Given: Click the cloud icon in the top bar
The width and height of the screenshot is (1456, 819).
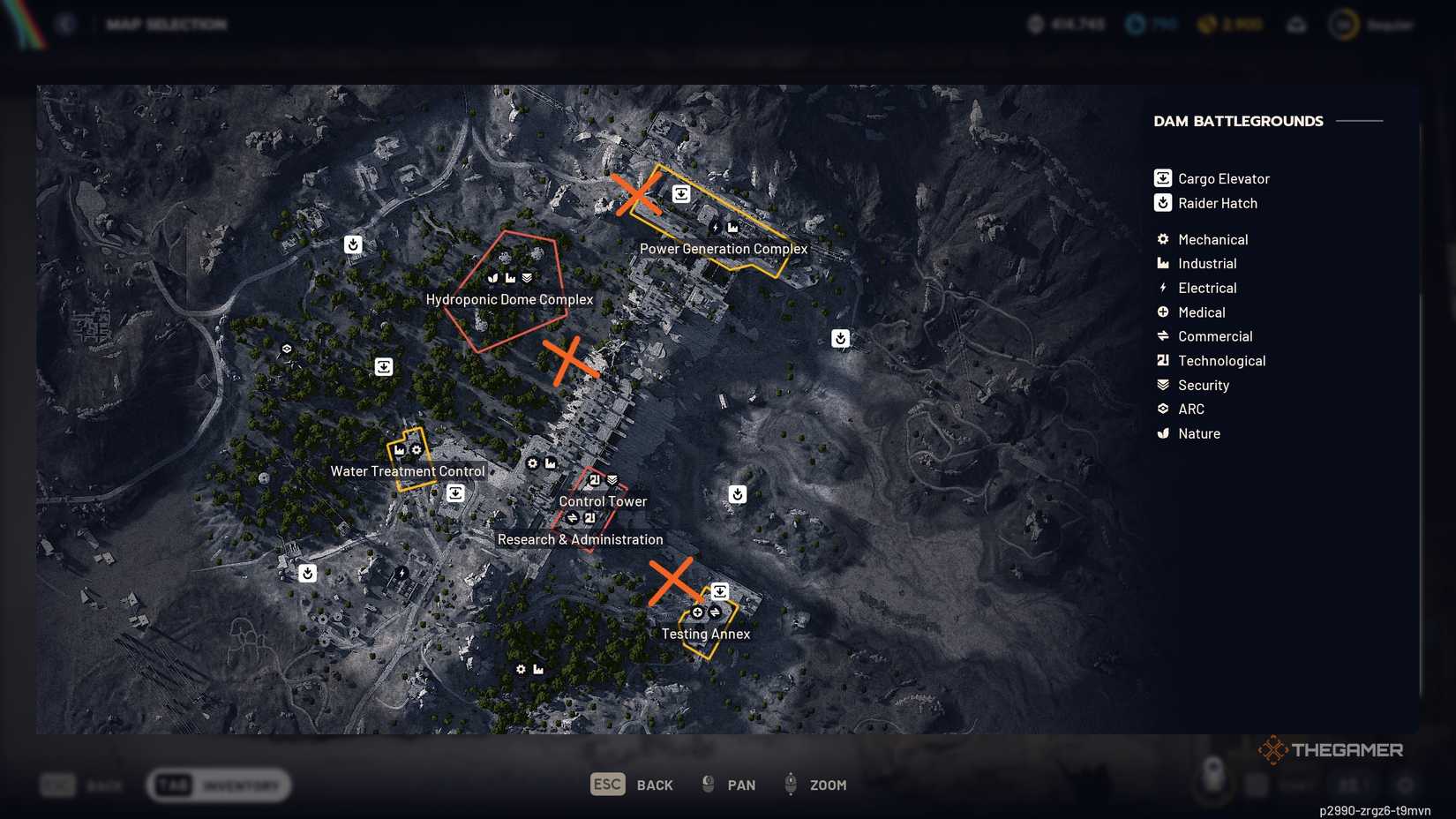Looking at the screenshot, I should (x=1295, y=24).
